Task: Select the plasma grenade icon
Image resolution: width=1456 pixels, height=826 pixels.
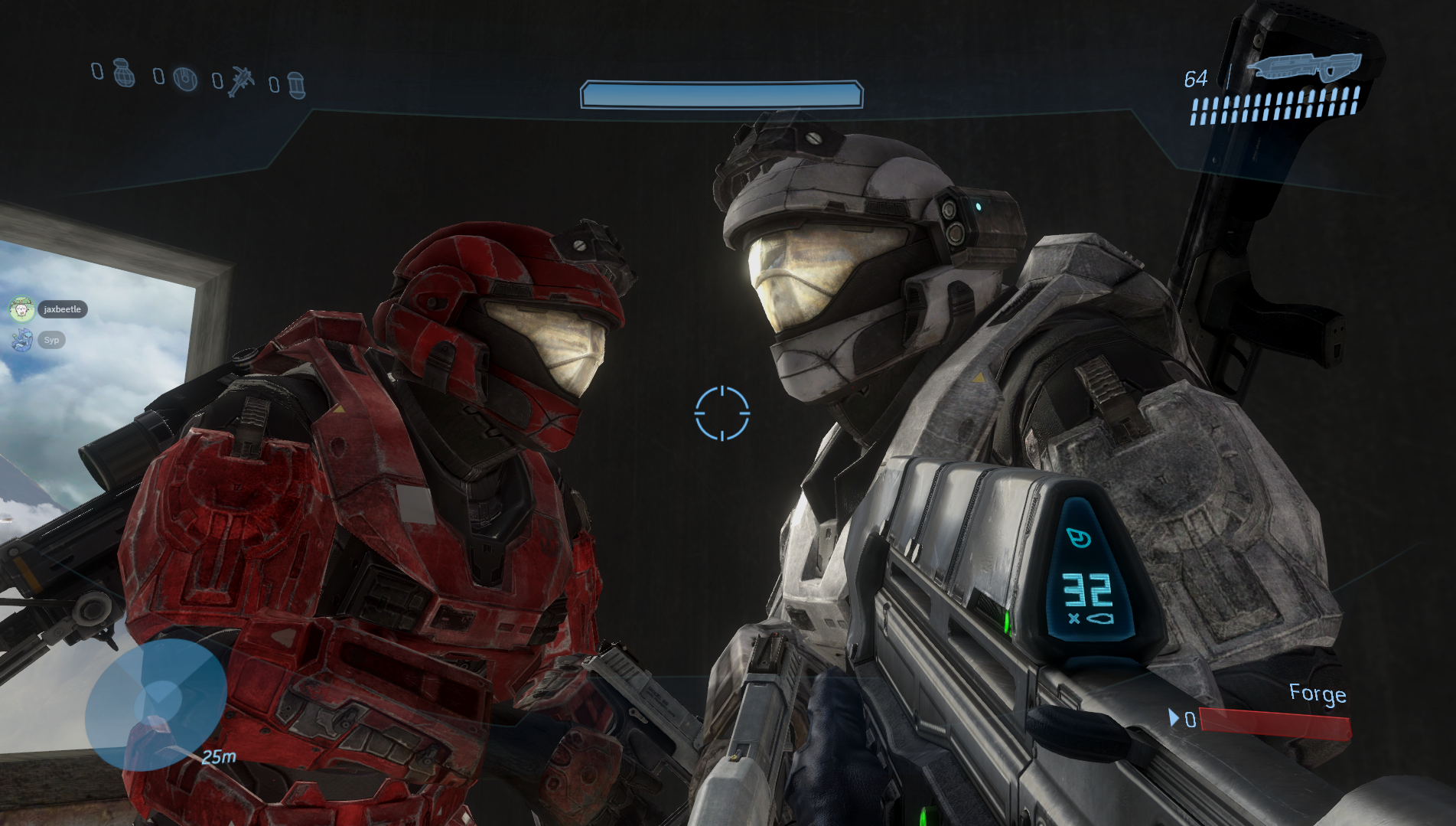Action: tap(185, 78)
